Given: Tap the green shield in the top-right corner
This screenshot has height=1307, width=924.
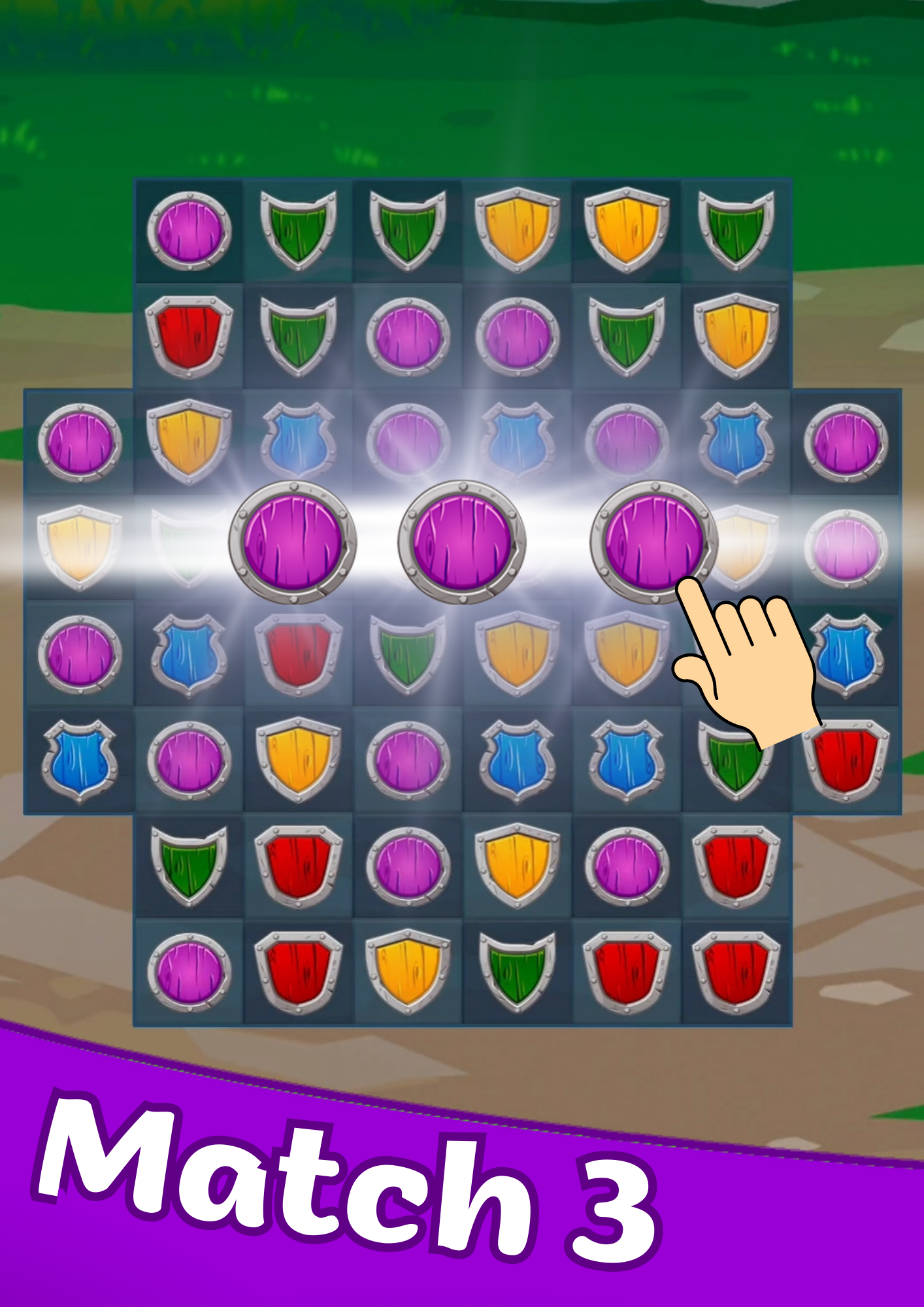Looking at the screenshot, I should pyautogui.click(x=738, y=229).
